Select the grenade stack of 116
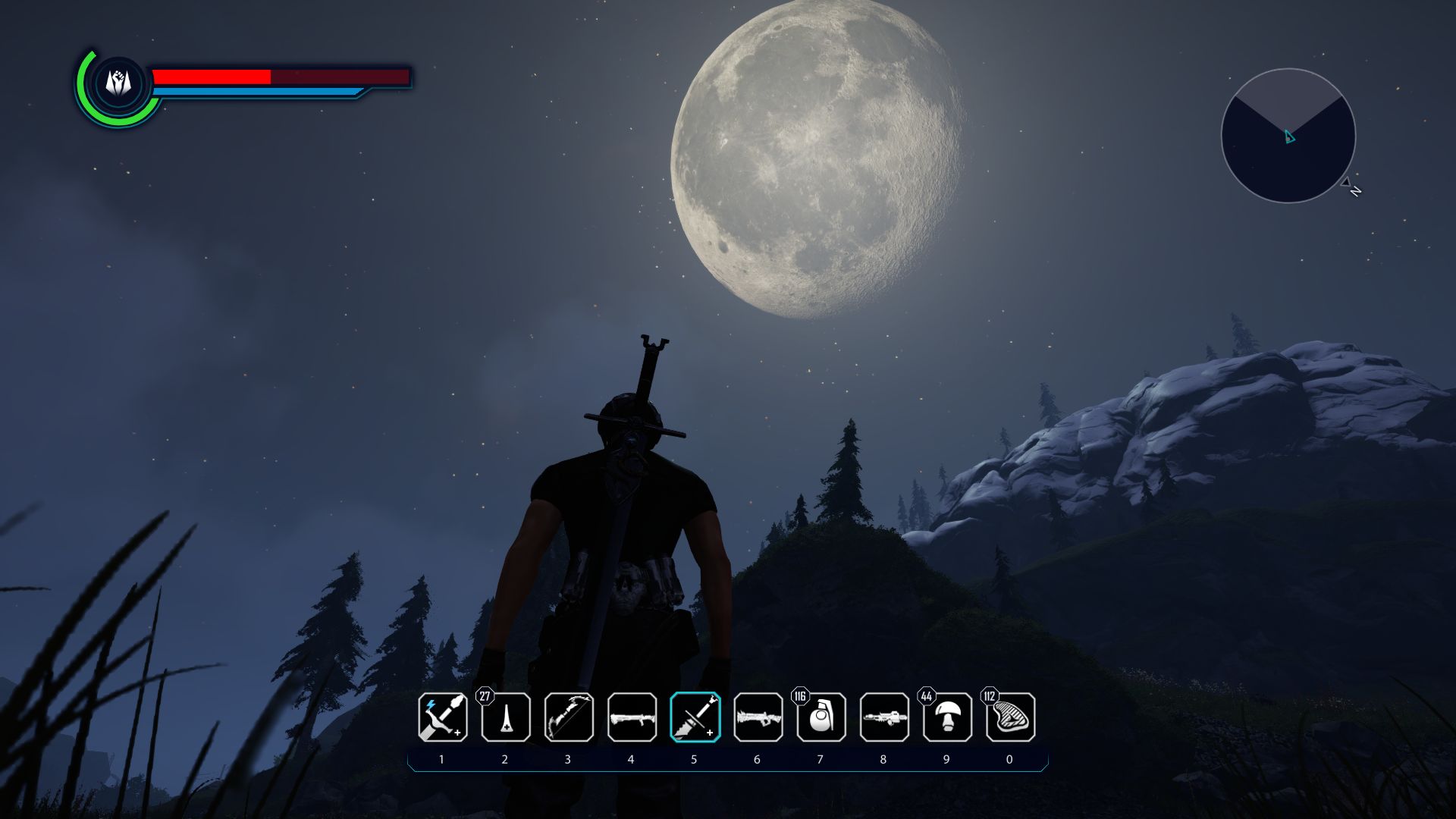 [821, 717]
